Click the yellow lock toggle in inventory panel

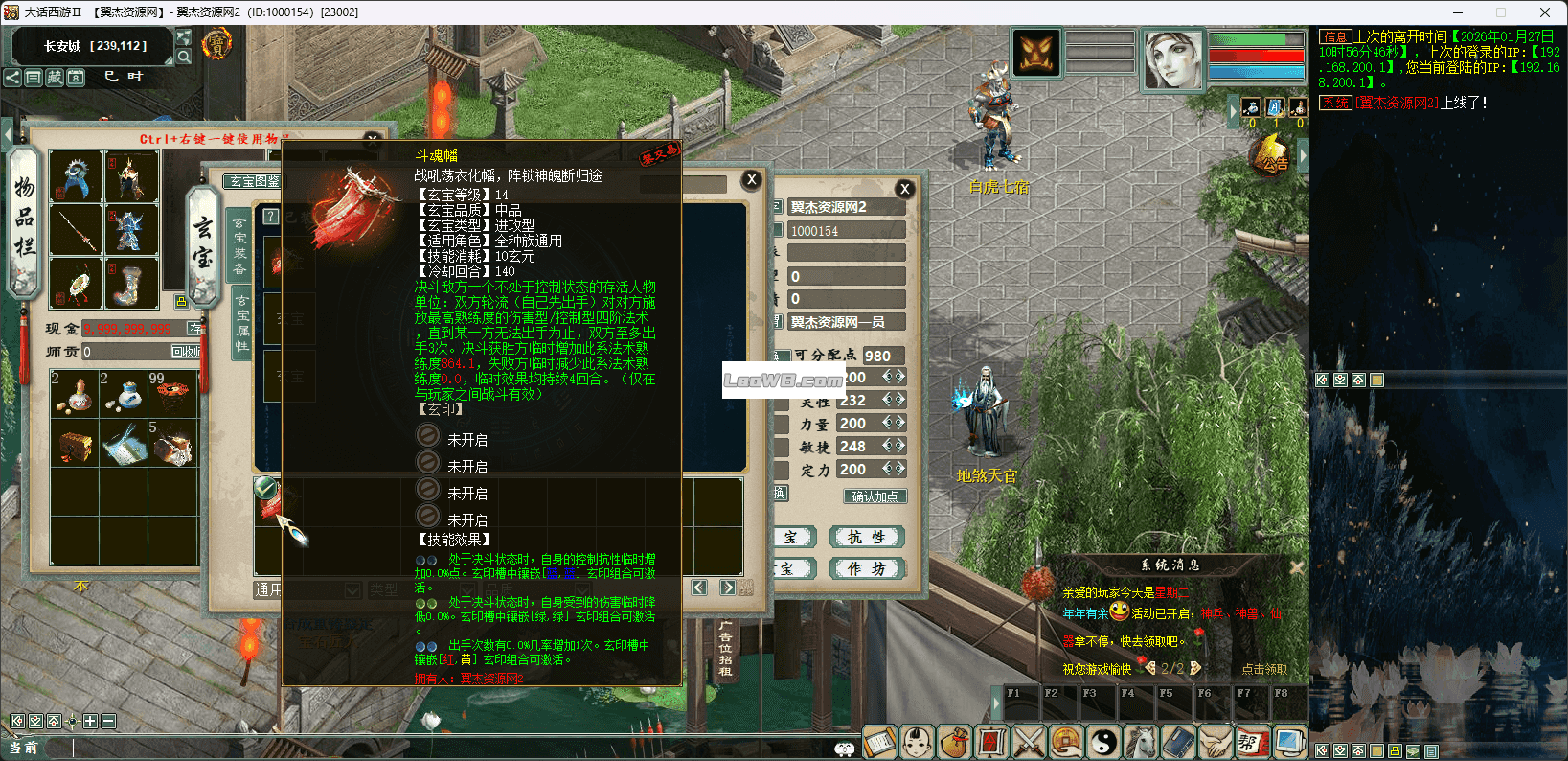181,302
